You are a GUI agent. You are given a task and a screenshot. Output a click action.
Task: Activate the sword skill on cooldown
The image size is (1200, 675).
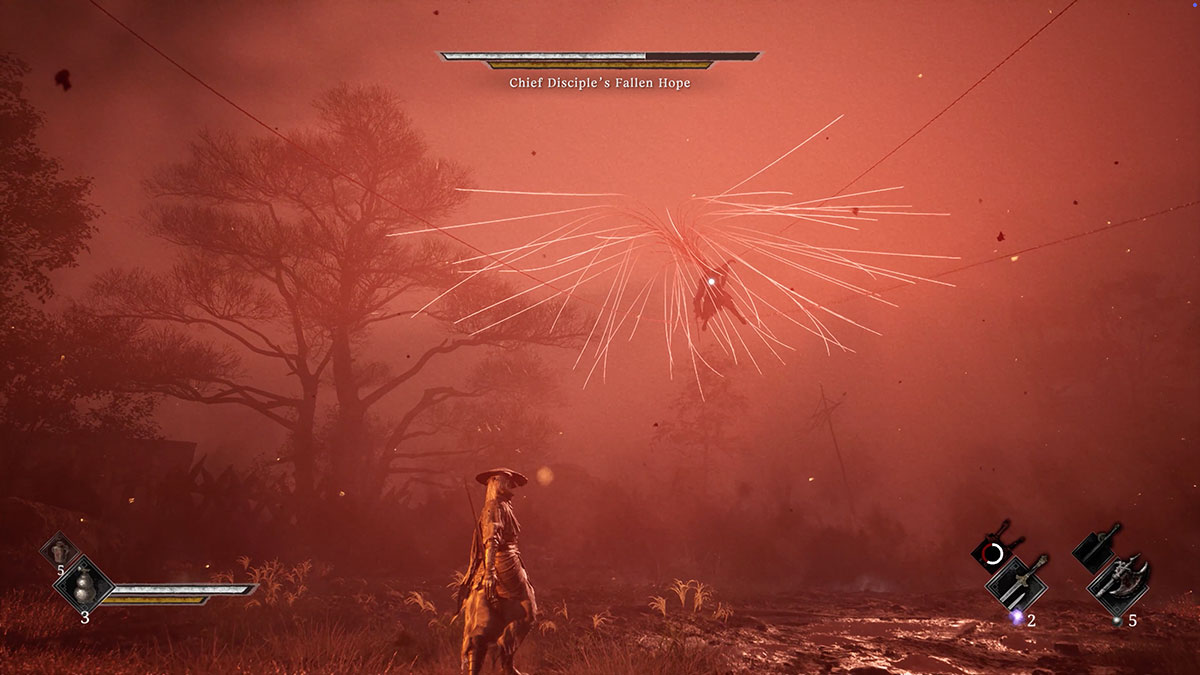point(995,551)
